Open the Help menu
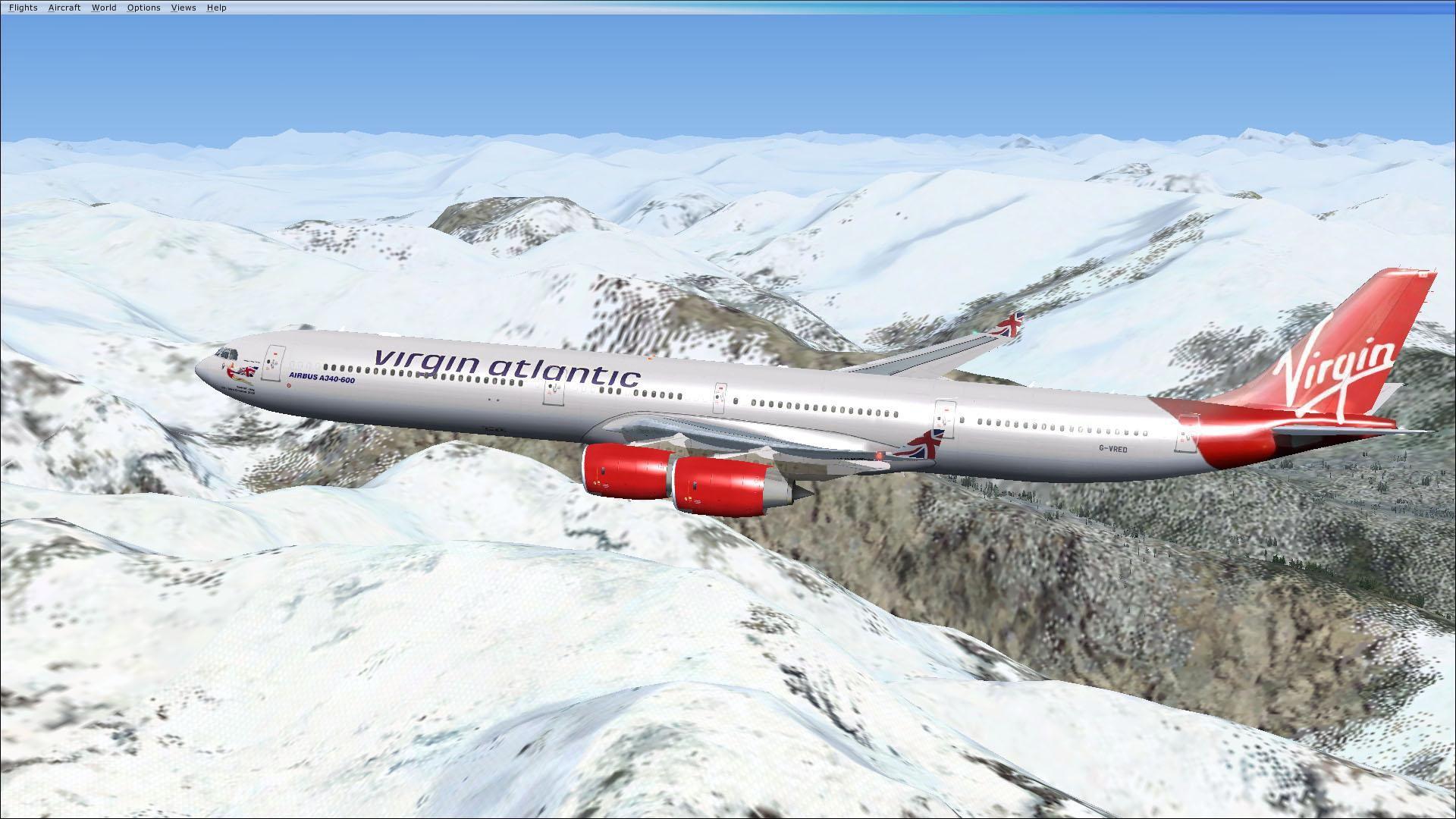Viewport: 1456px width, 819px height. (216, 7)
